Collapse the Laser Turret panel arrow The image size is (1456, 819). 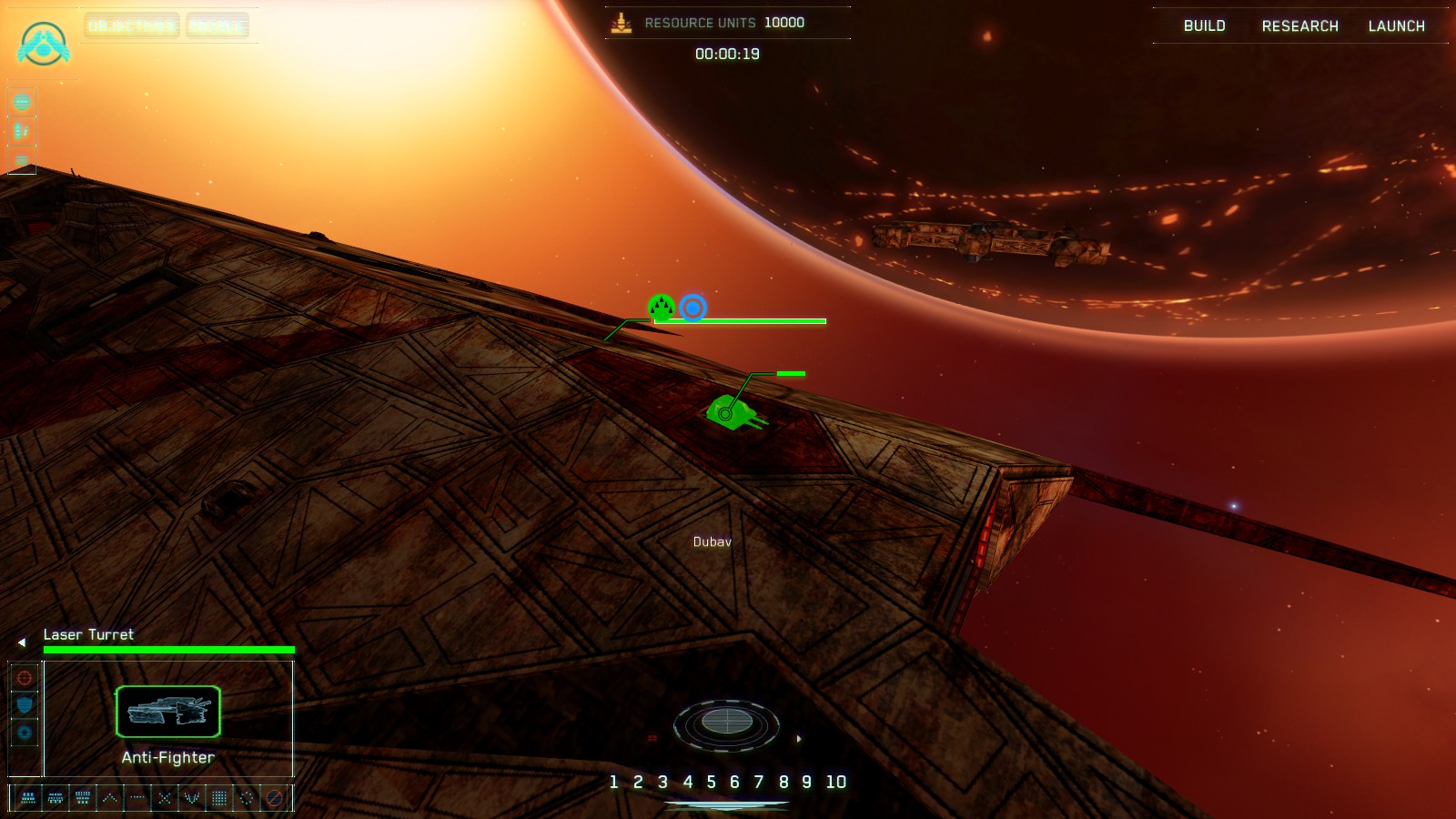(22, 642)
